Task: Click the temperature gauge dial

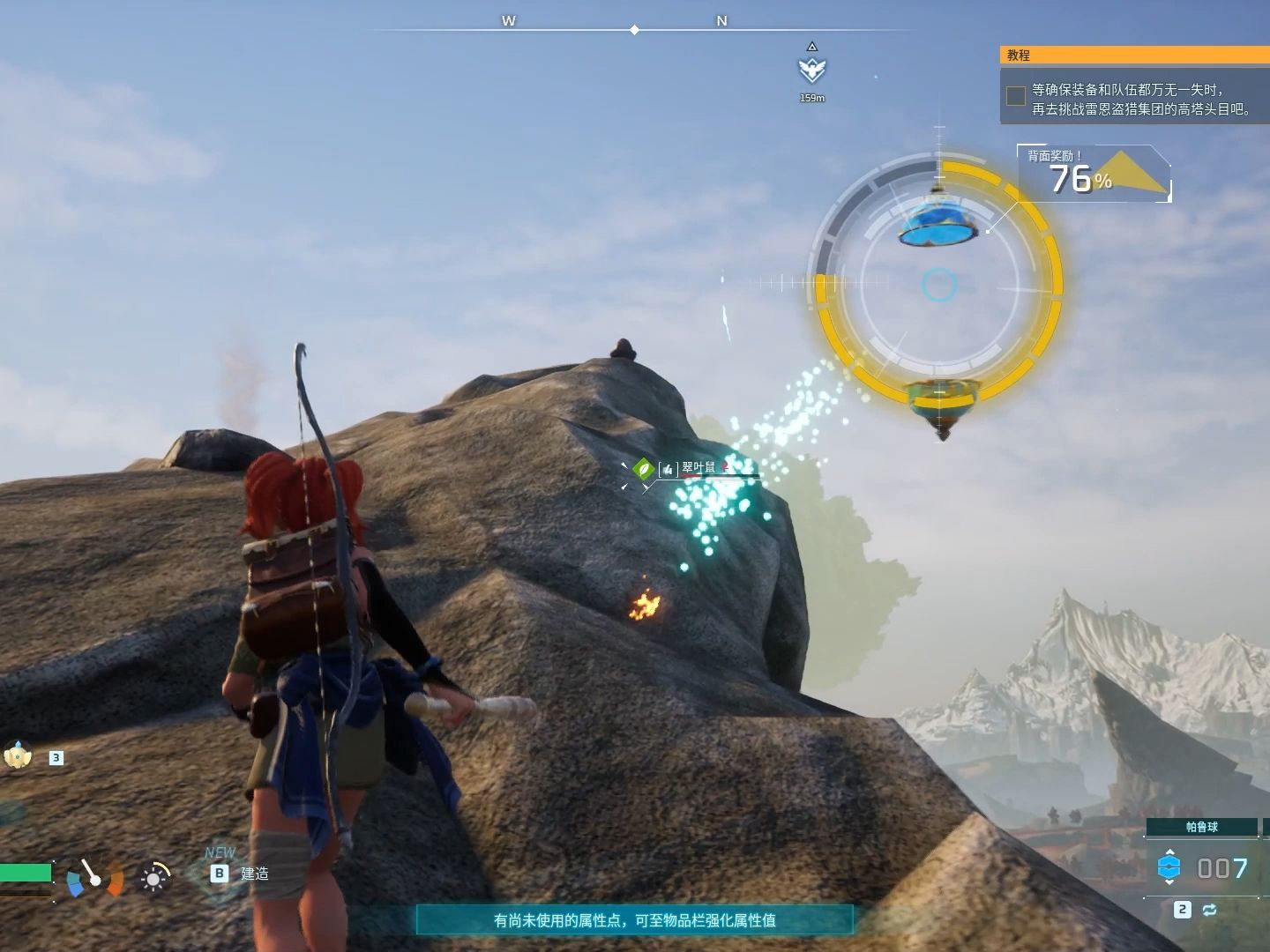Action: (x=94, y=876)
